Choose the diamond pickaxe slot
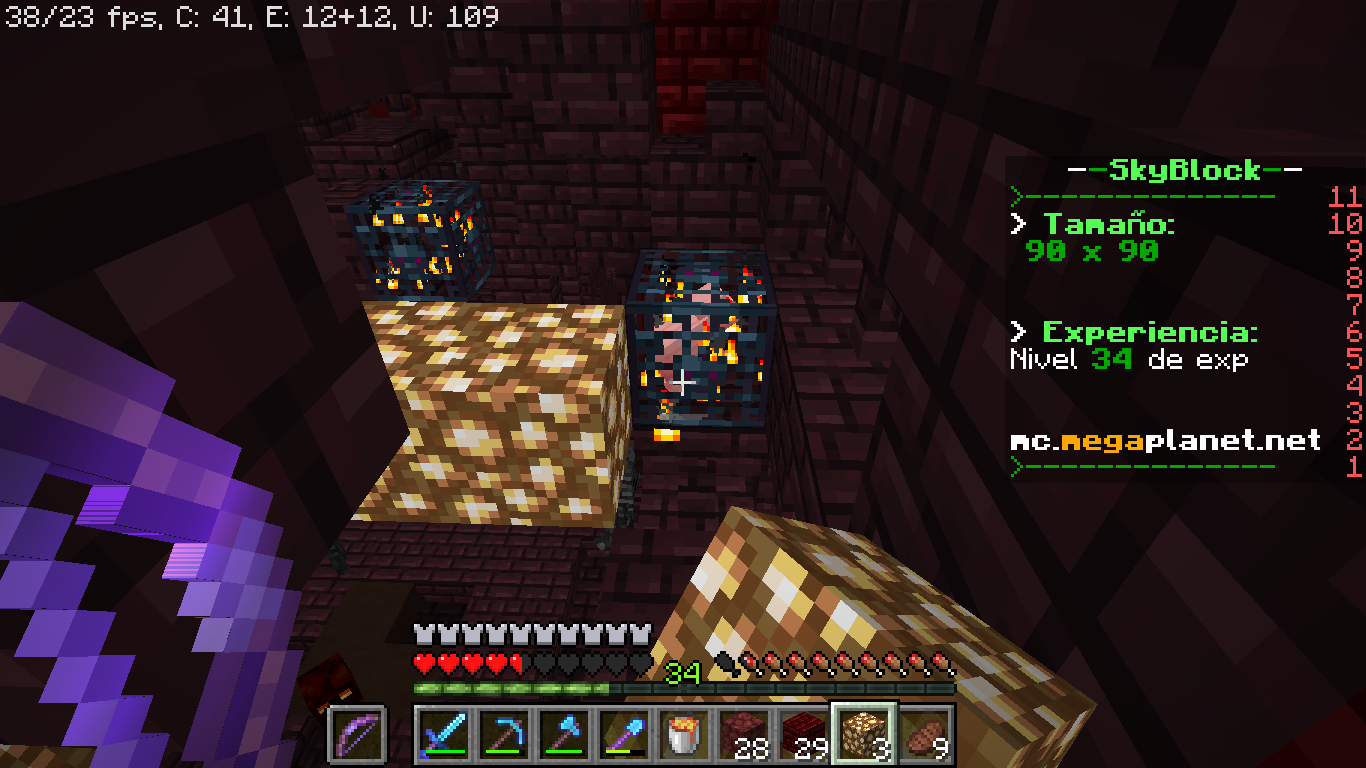This screenshot has height=768, width=1366. click(504, 734)
